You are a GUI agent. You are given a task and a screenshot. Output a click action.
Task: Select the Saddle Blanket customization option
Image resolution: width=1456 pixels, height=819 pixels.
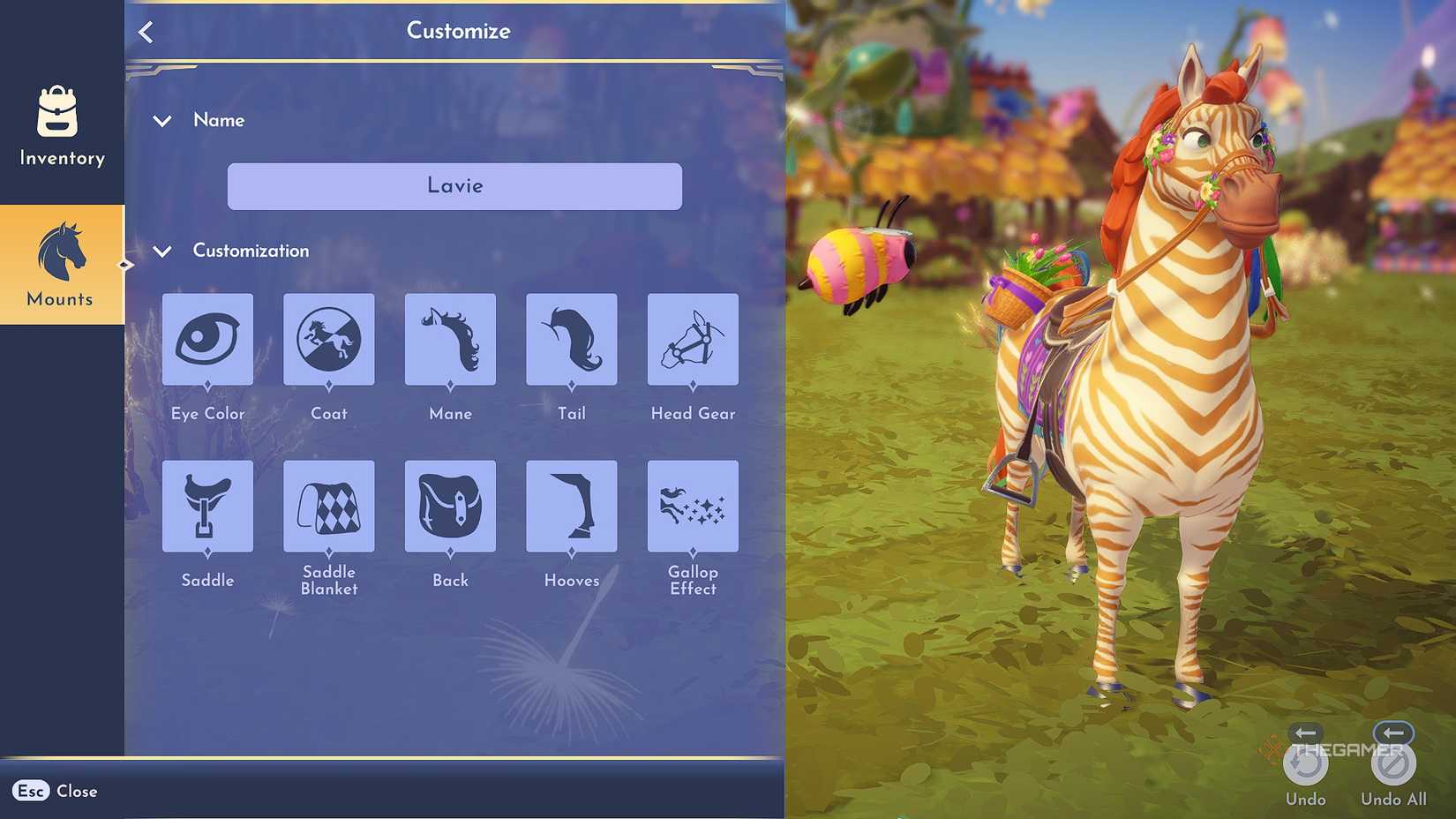click(328, 506)
